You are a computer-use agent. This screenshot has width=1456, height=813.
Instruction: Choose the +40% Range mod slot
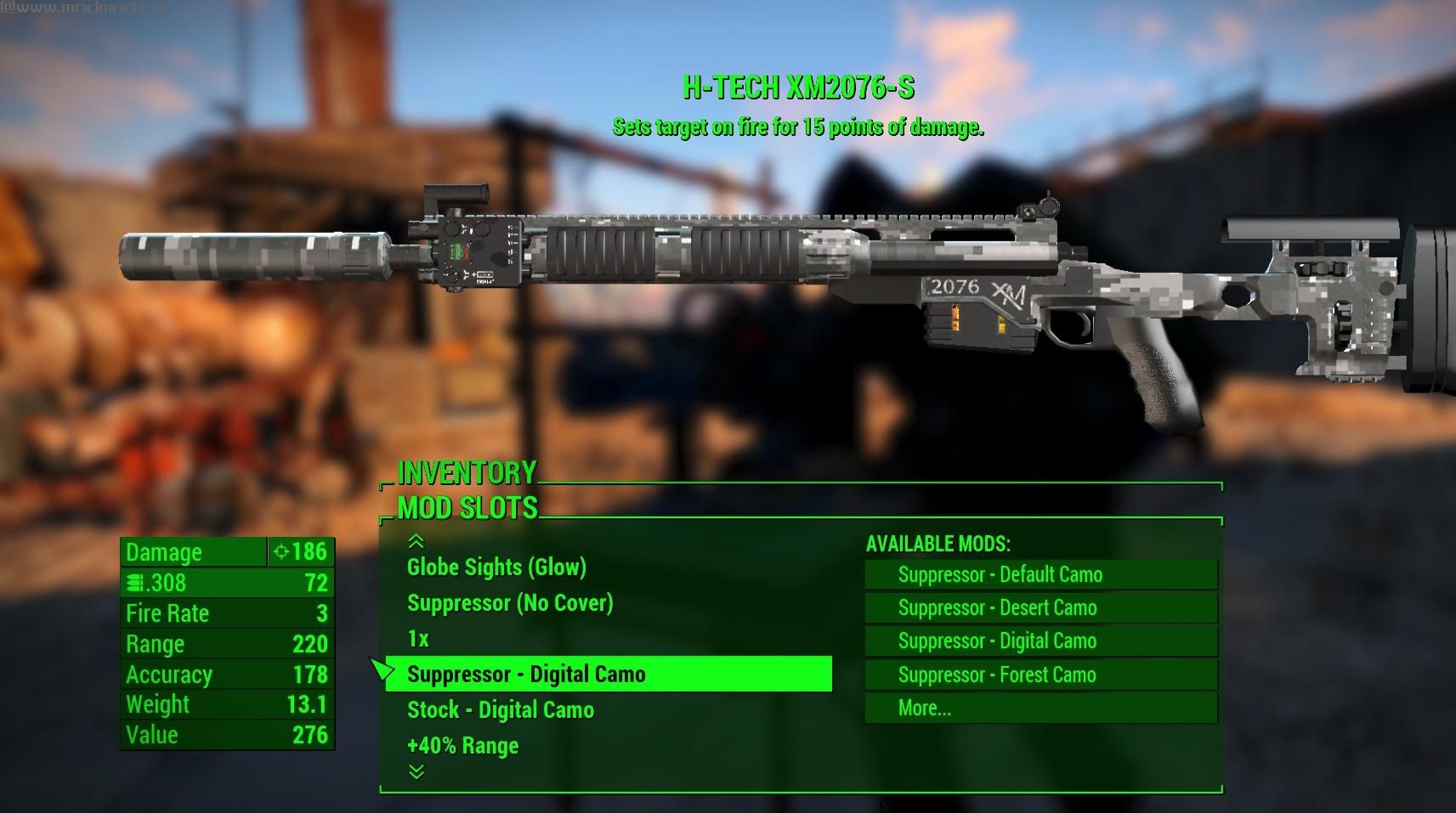click(462, 746)
